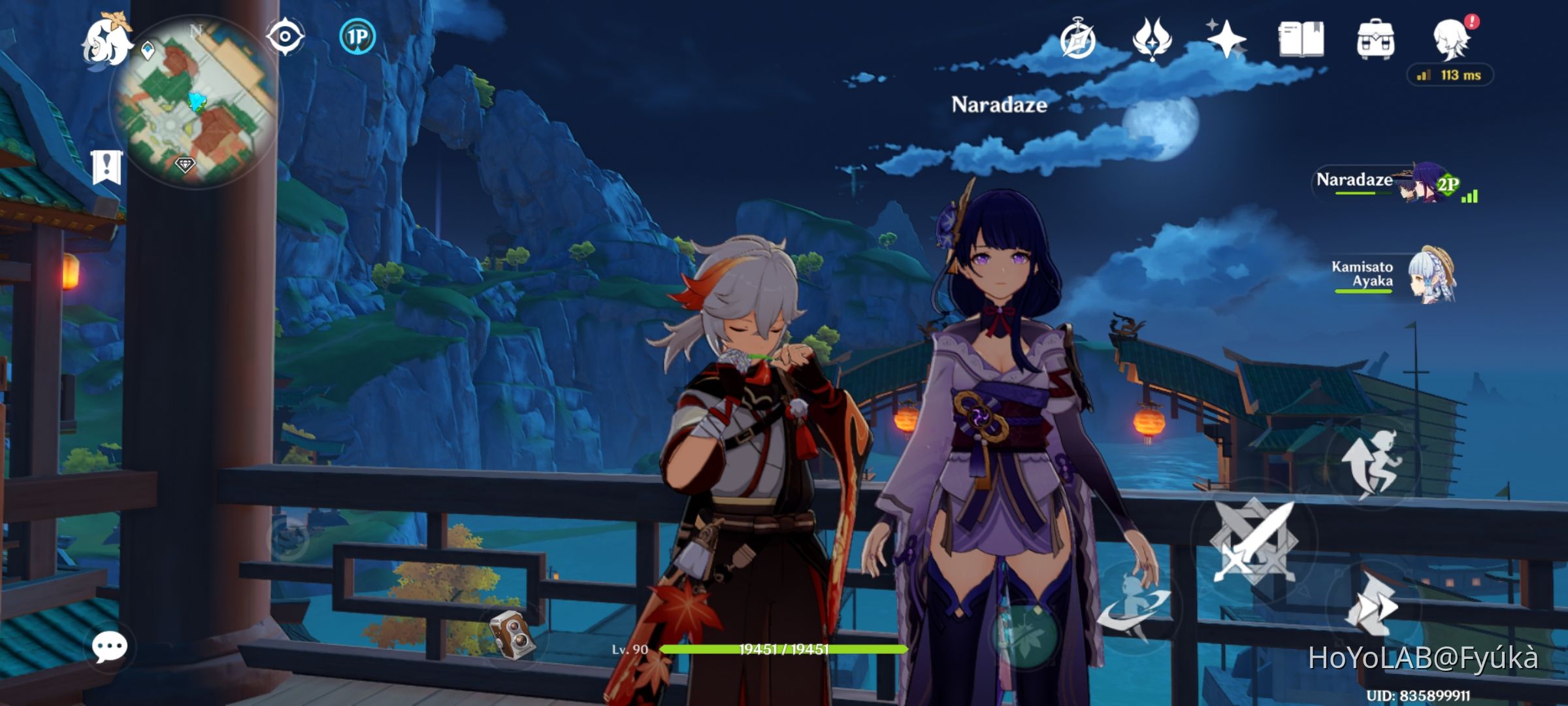Open the Adventurer Handbook compass icon

point(1079,38)
